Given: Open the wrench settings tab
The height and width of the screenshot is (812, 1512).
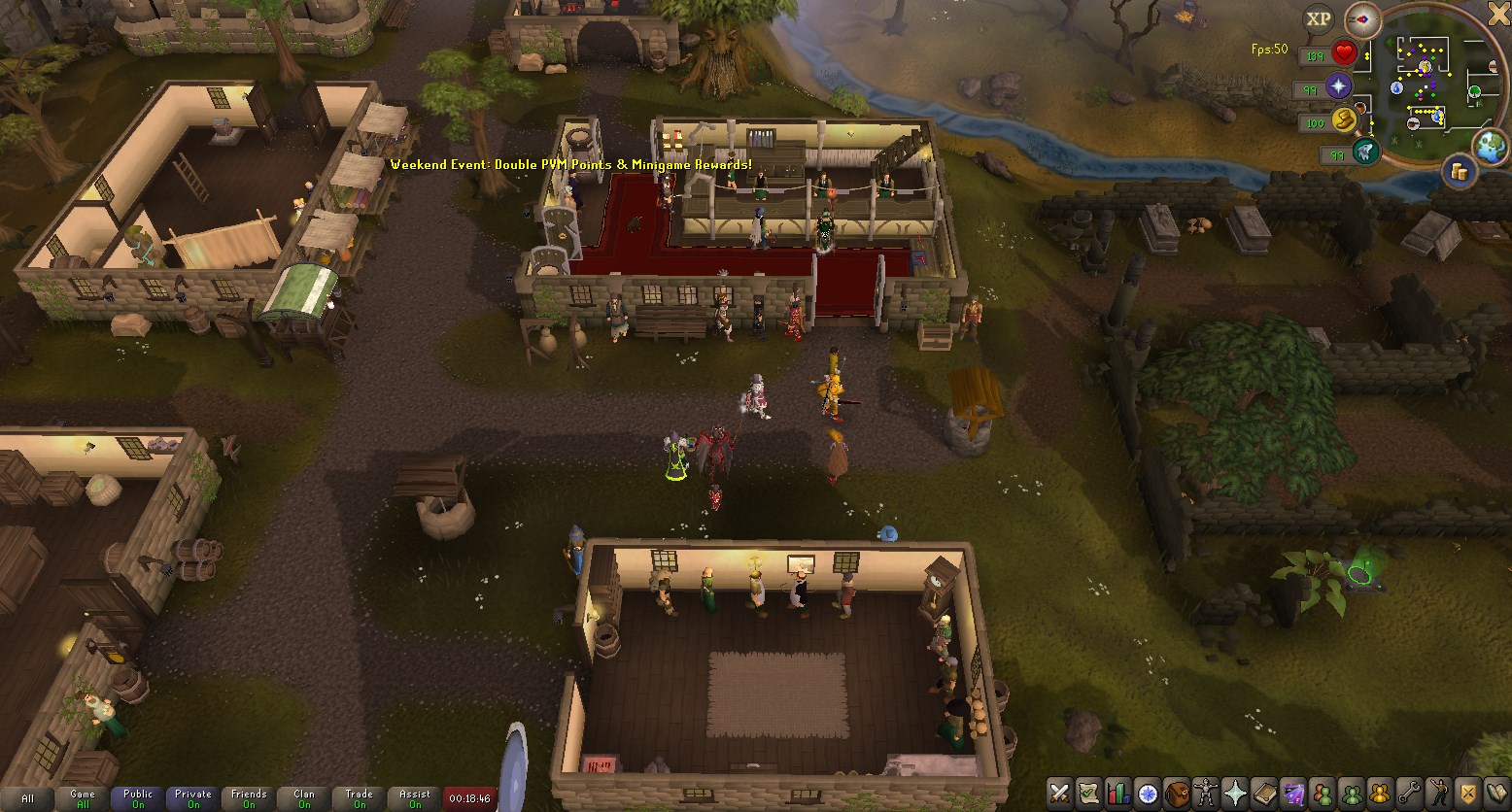Looking at the screenshot, I should click(x=1409, y=793).
